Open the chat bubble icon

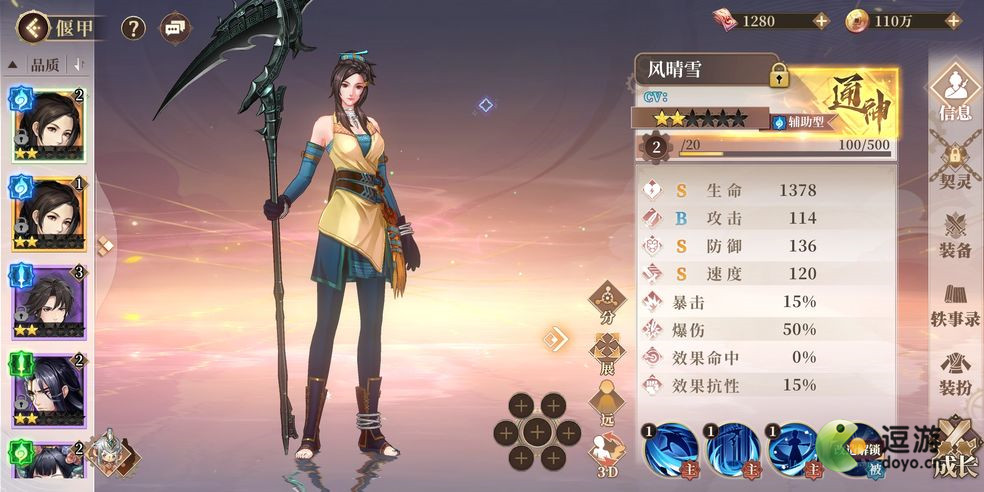point(174,28)
